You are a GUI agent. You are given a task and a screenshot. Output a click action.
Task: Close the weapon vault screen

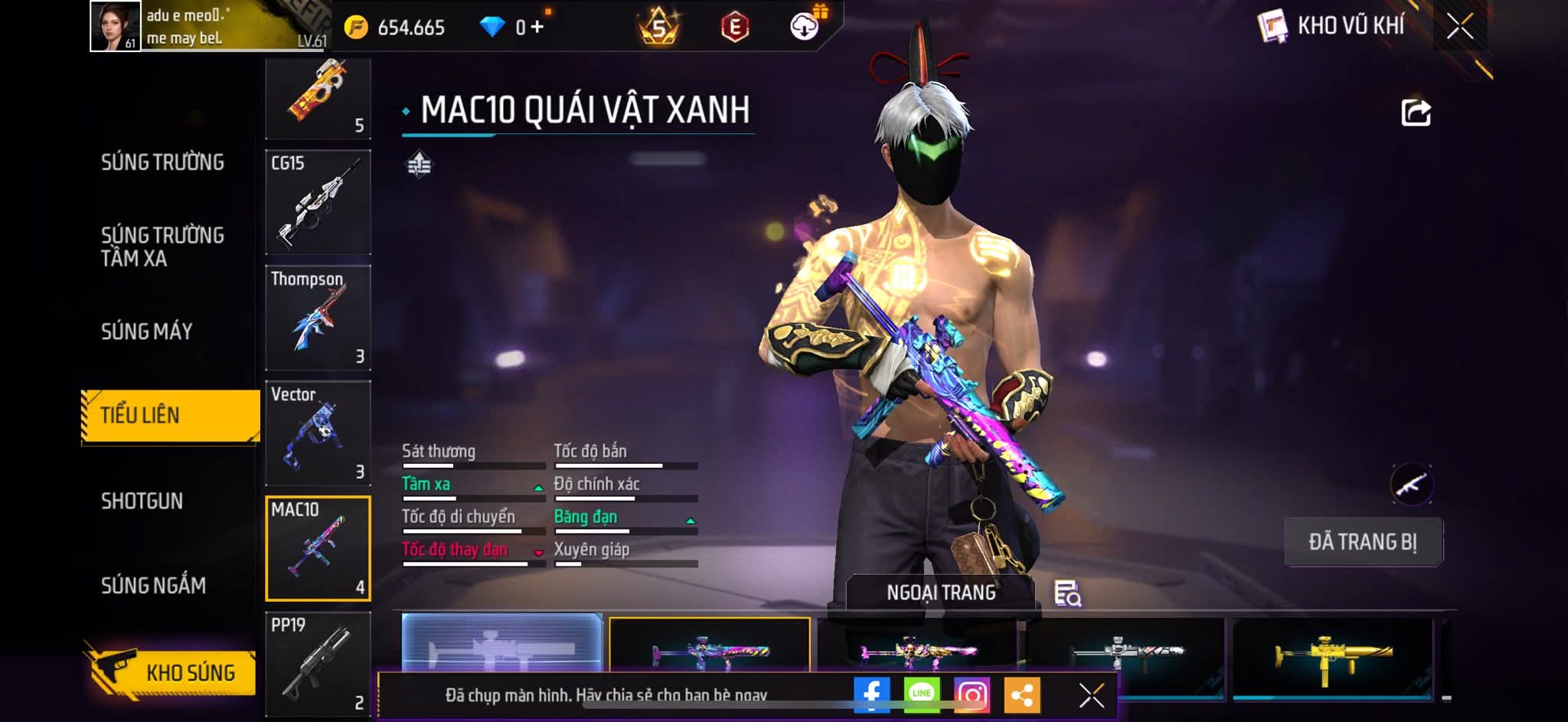[1460, 27]
